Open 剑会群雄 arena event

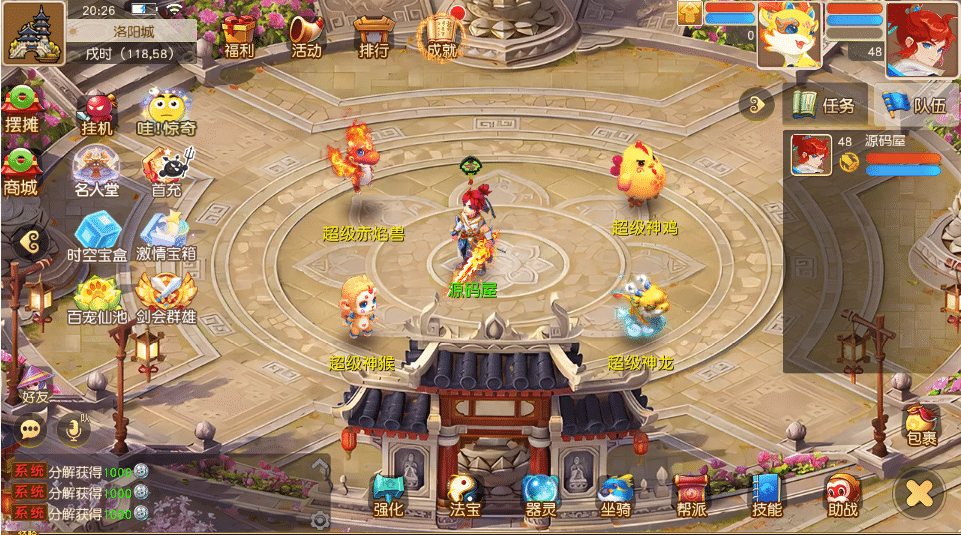166,299
